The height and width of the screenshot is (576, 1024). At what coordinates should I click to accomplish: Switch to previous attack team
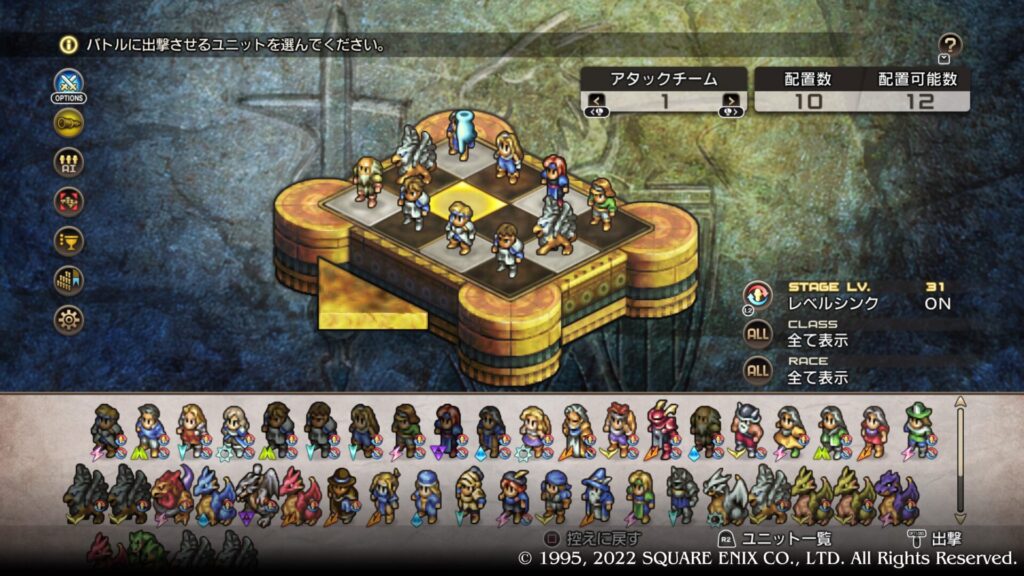tap(596, 100)
